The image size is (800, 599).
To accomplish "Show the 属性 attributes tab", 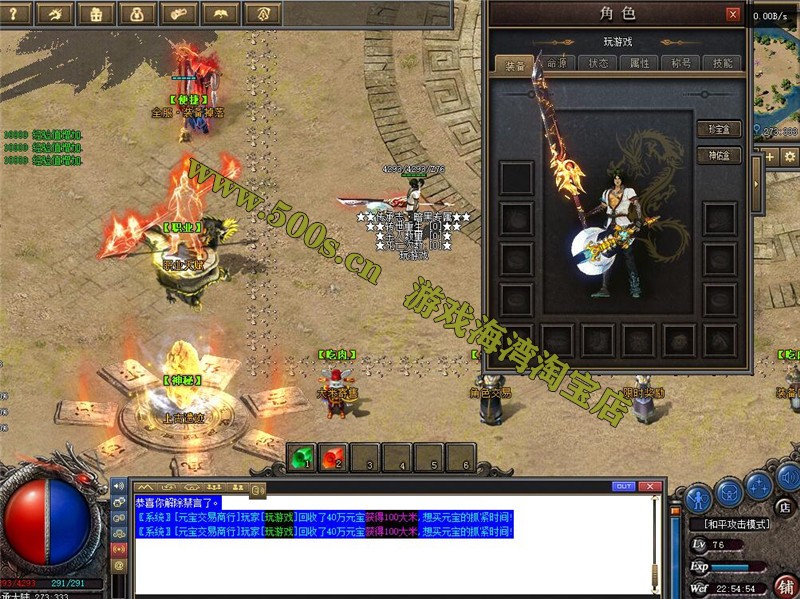I will tap(639, 63).
